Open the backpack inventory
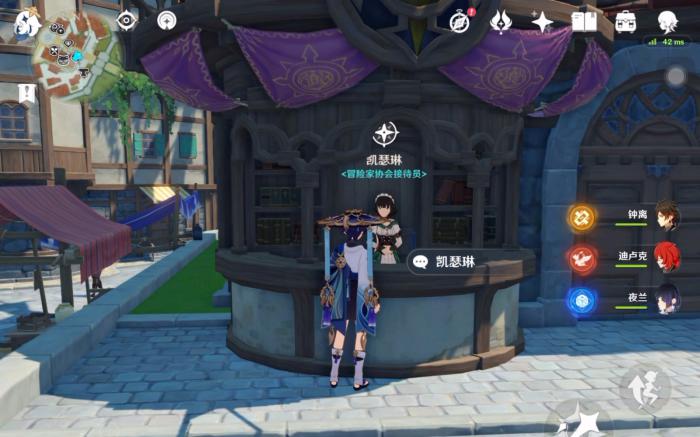 click(x=626, y=21)
